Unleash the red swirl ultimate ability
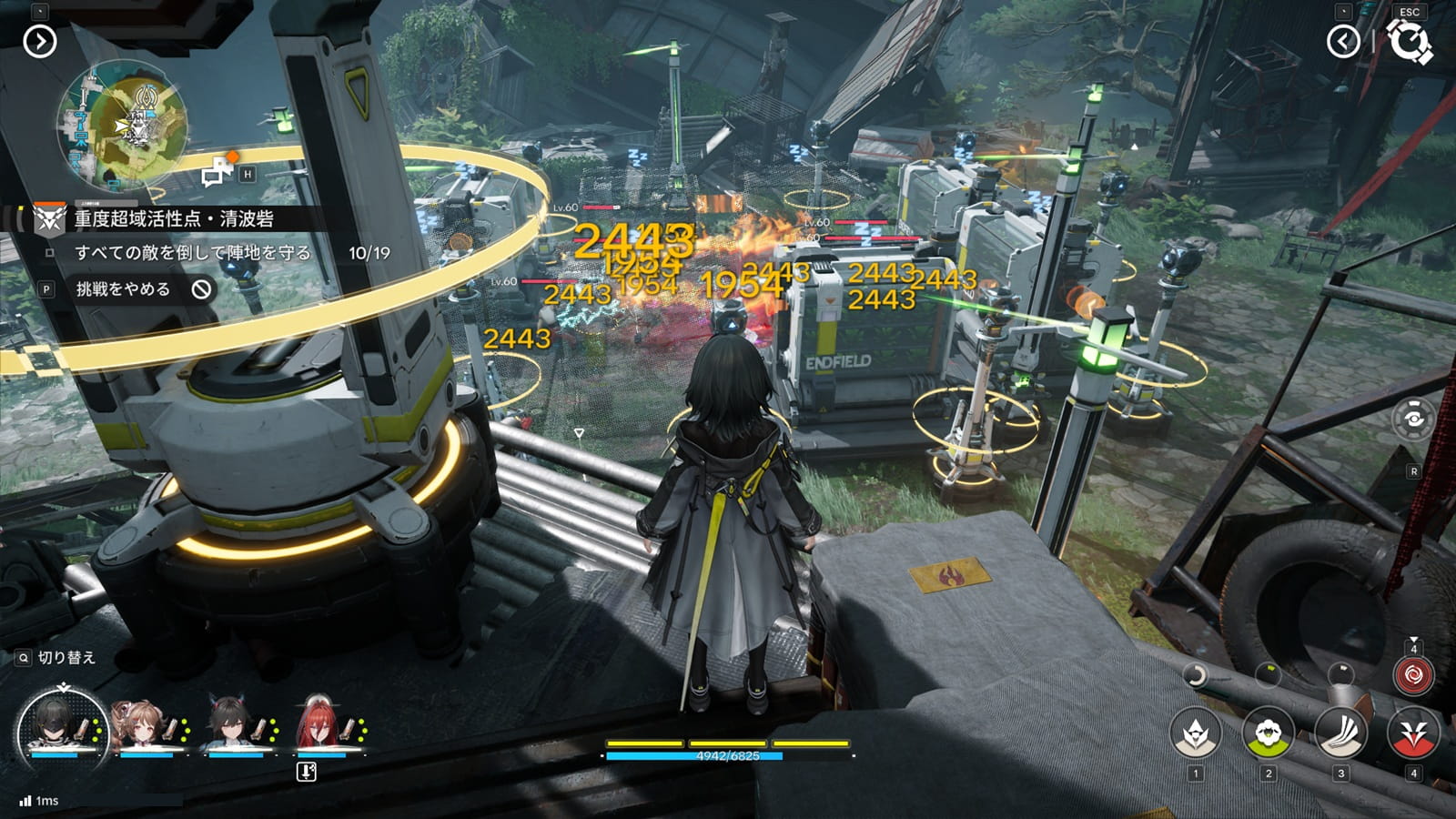1456x819 pixels. (x=1413, y=676)
